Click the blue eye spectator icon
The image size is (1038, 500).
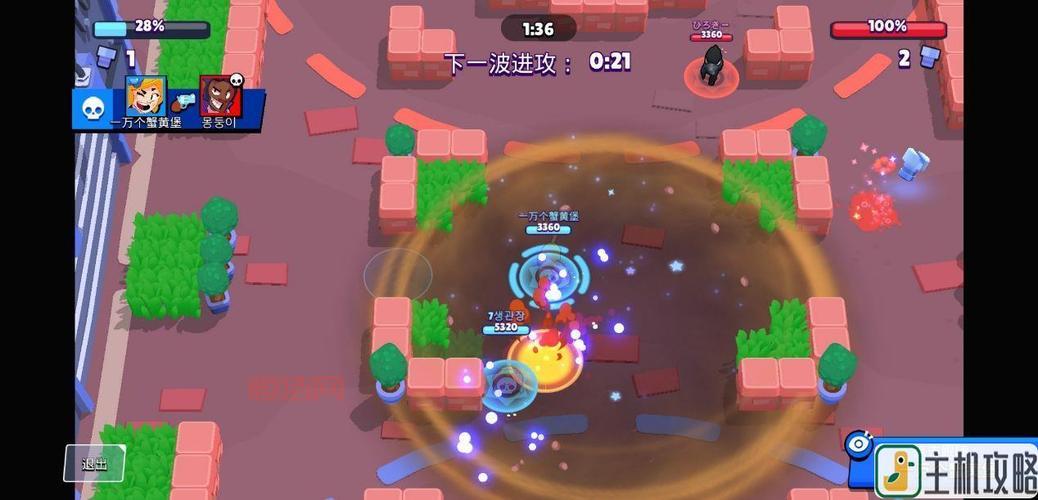[858, 444]
